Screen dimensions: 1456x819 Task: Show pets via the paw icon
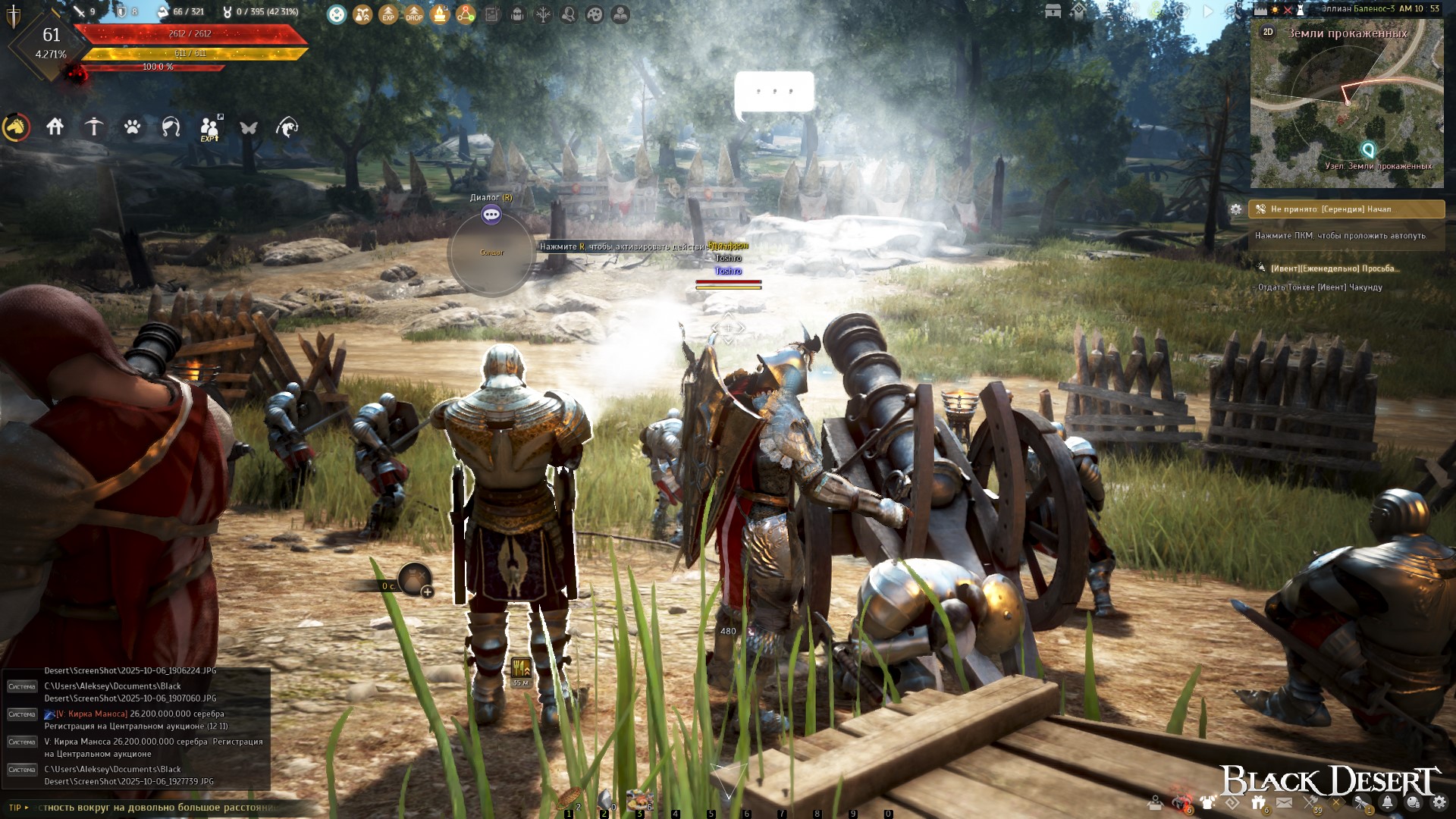(x=133, y=127)
